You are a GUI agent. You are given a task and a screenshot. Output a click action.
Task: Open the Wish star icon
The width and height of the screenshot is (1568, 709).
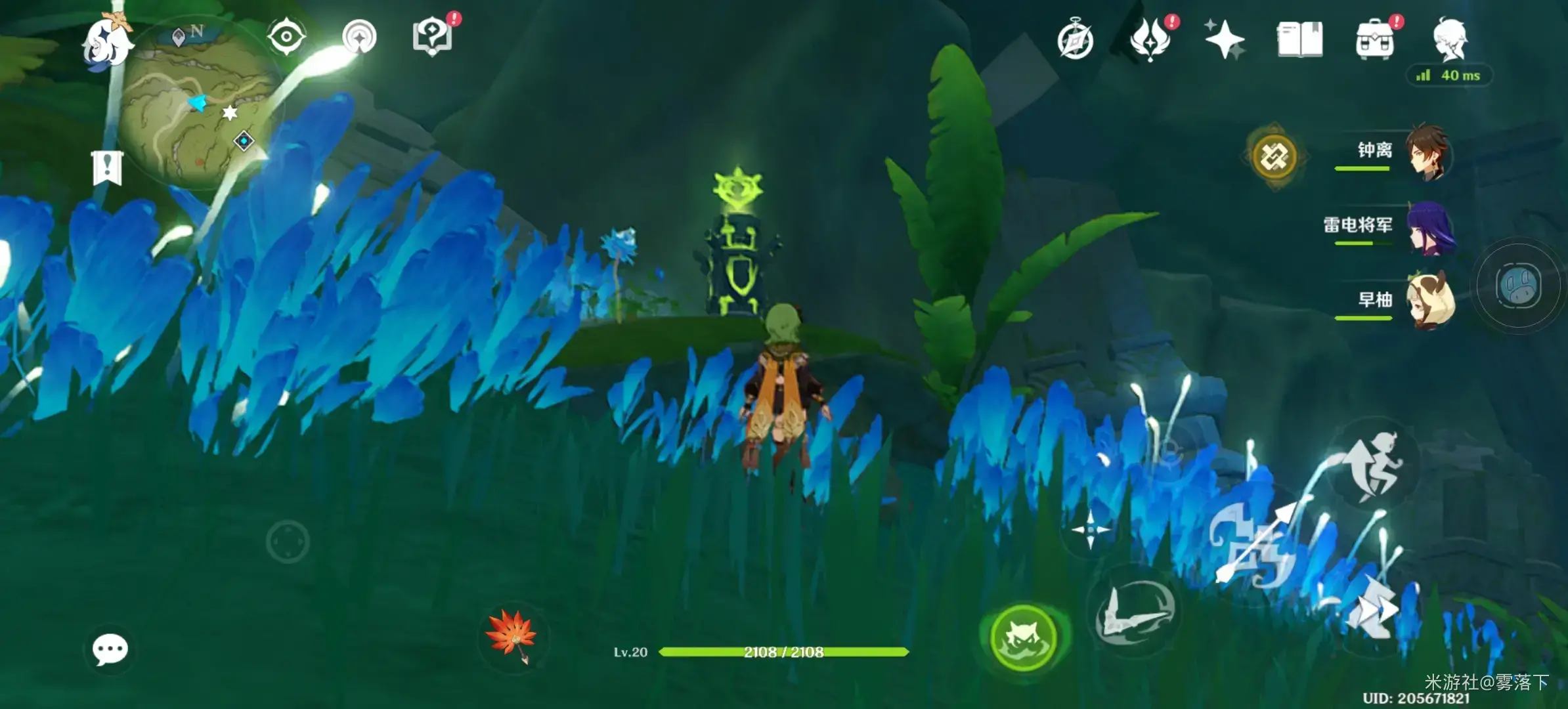[1224, 39]
